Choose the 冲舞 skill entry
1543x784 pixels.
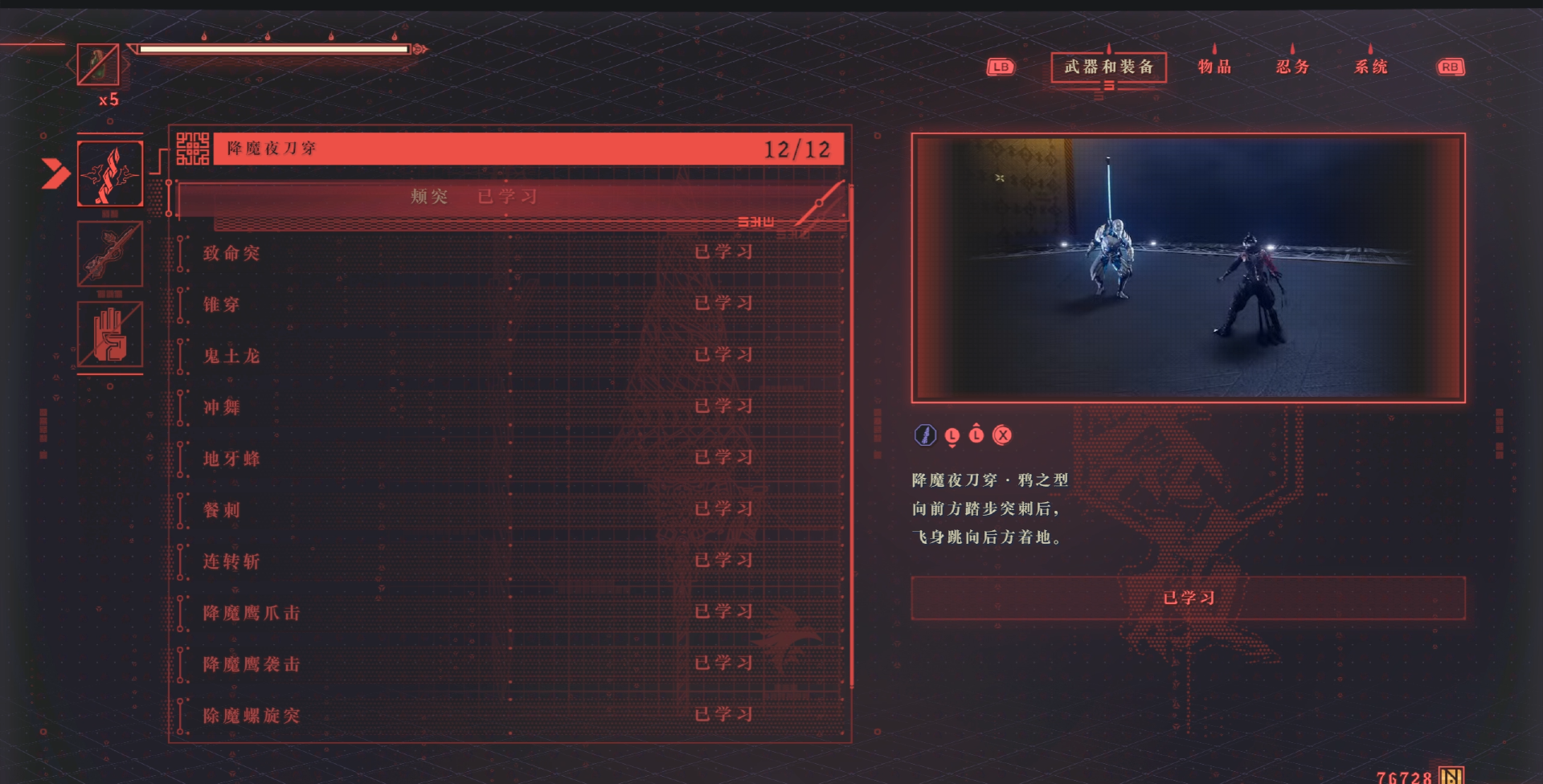tap(511, 407)
